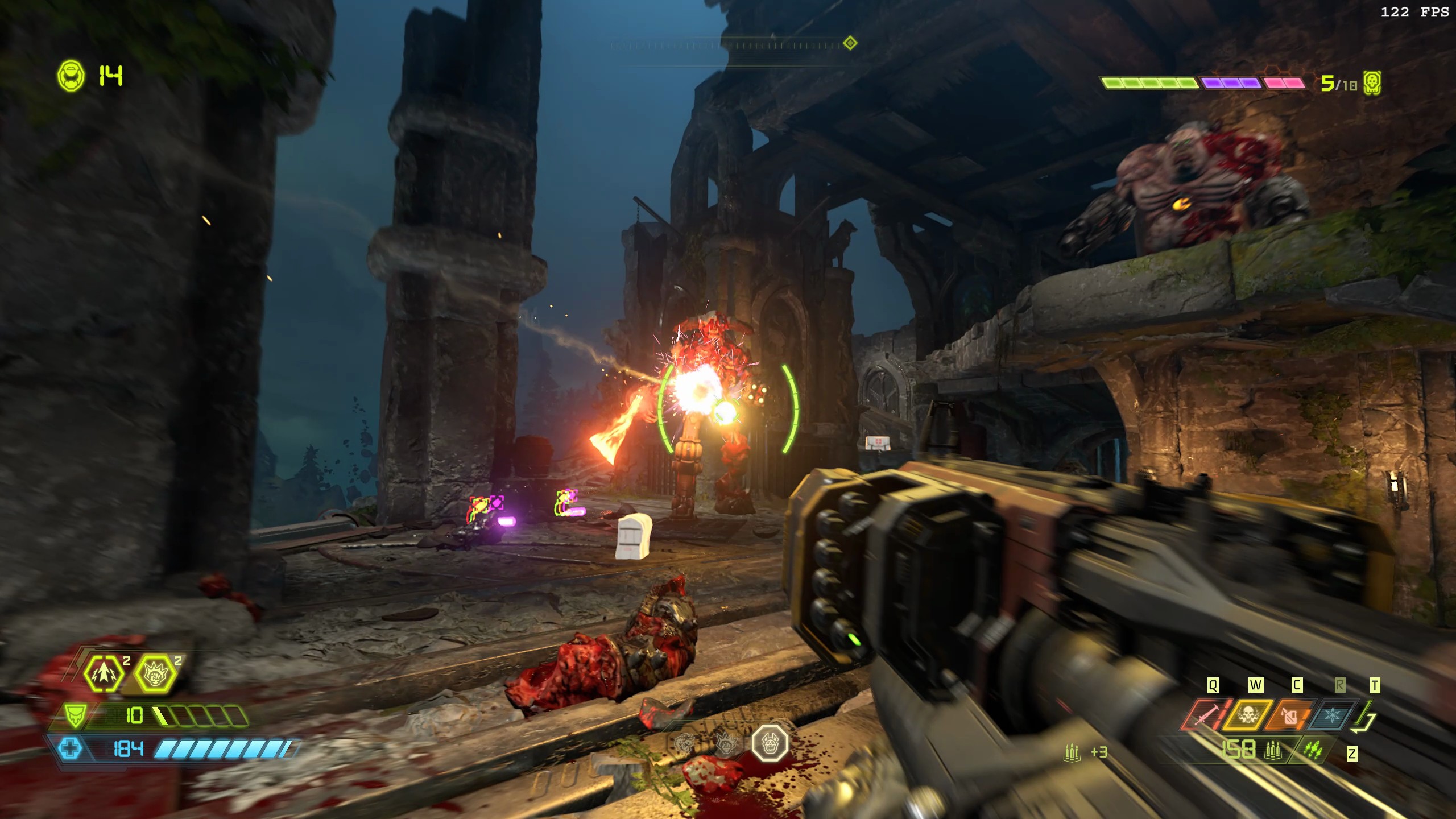The width and height of the screenshot is (1456, 819).
Task: Click the slayer helmet extra lives icon
Action: click(x=71, y=76)
